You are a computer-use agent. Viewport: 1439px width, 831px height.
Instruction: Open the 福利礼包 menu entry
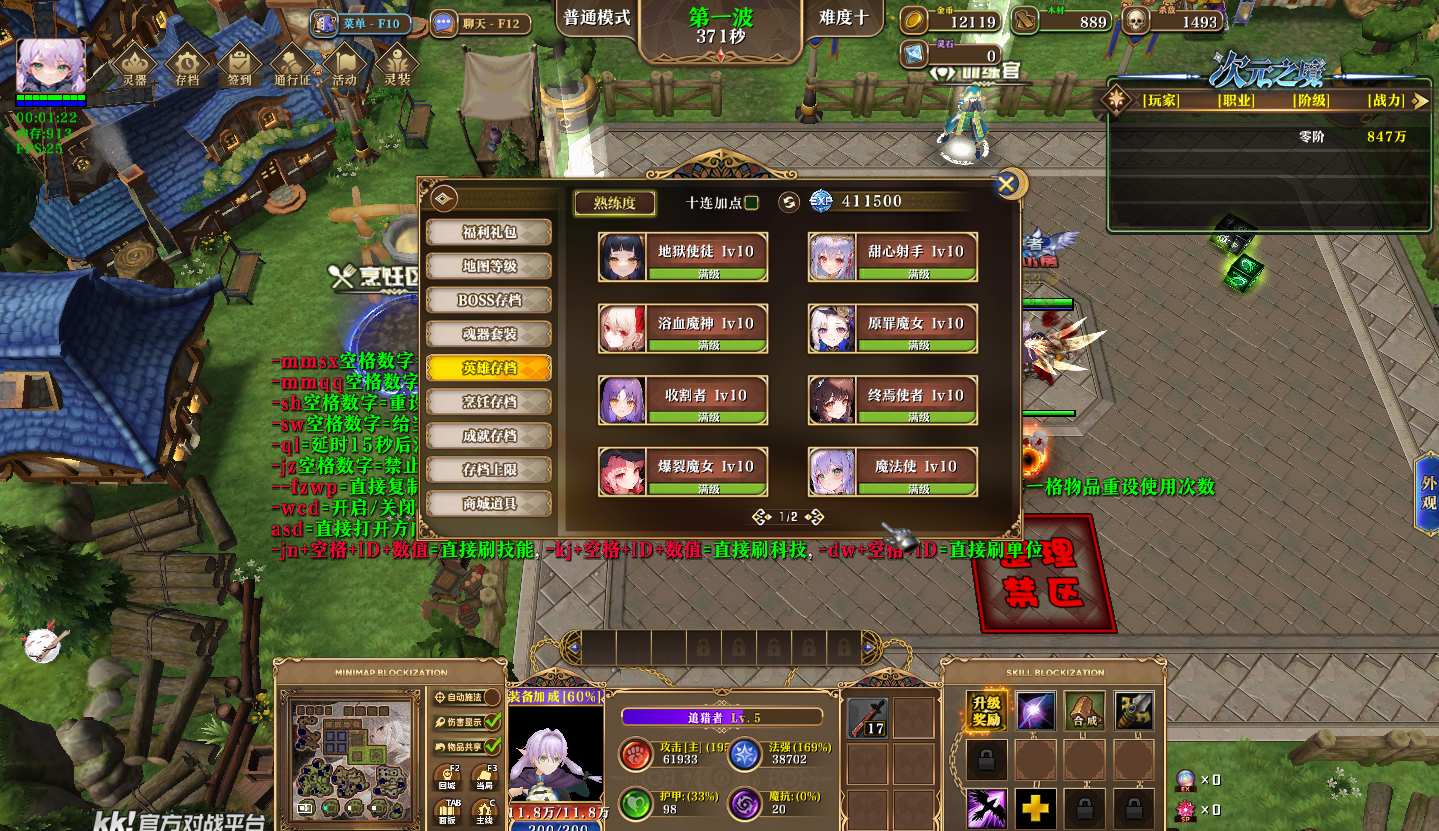pyautogui.click(x=489, y=232)
